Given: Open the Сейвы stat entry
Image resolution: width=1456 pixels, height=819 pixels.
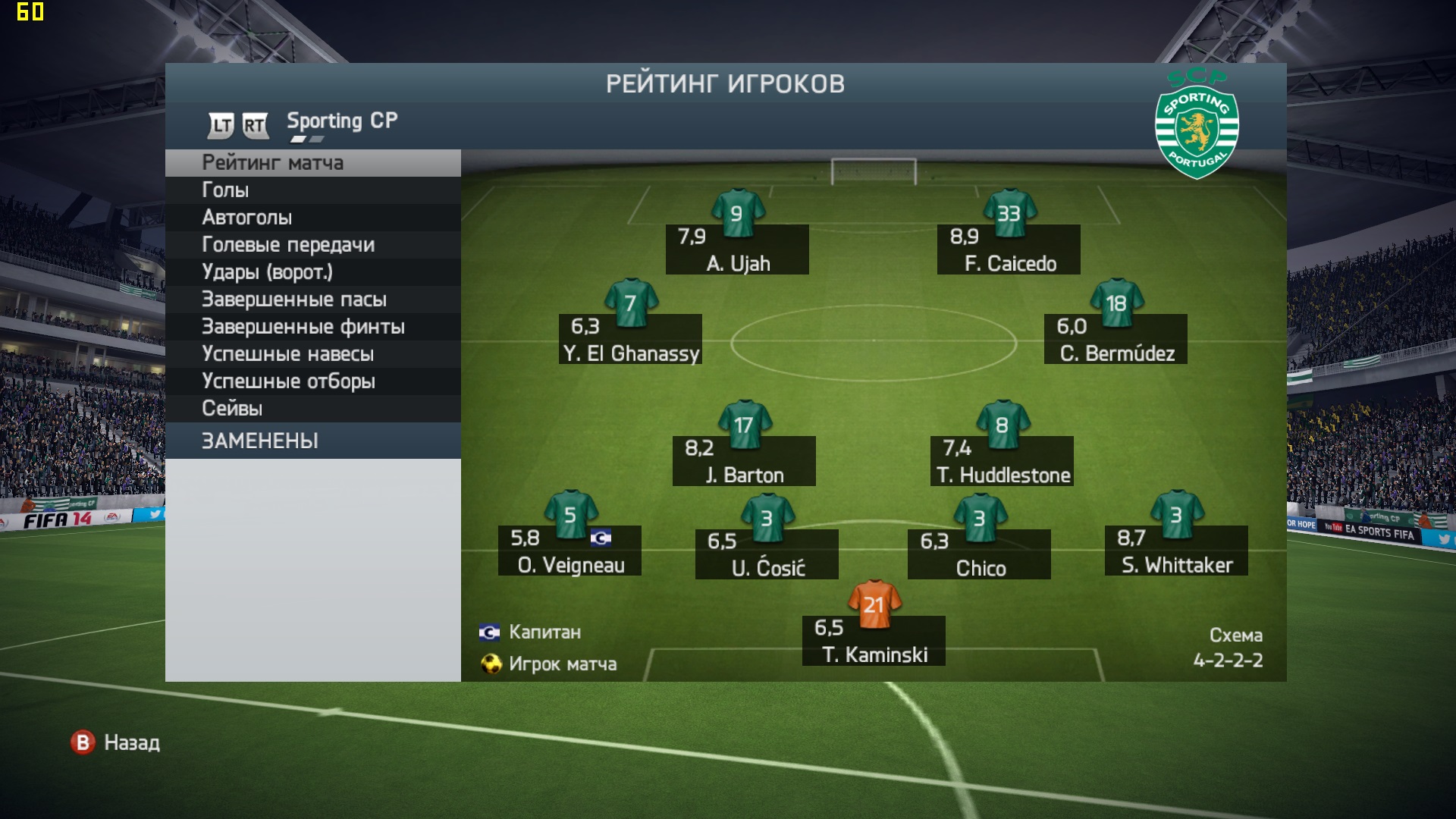Looking at the screenshot, I should 312,409.
